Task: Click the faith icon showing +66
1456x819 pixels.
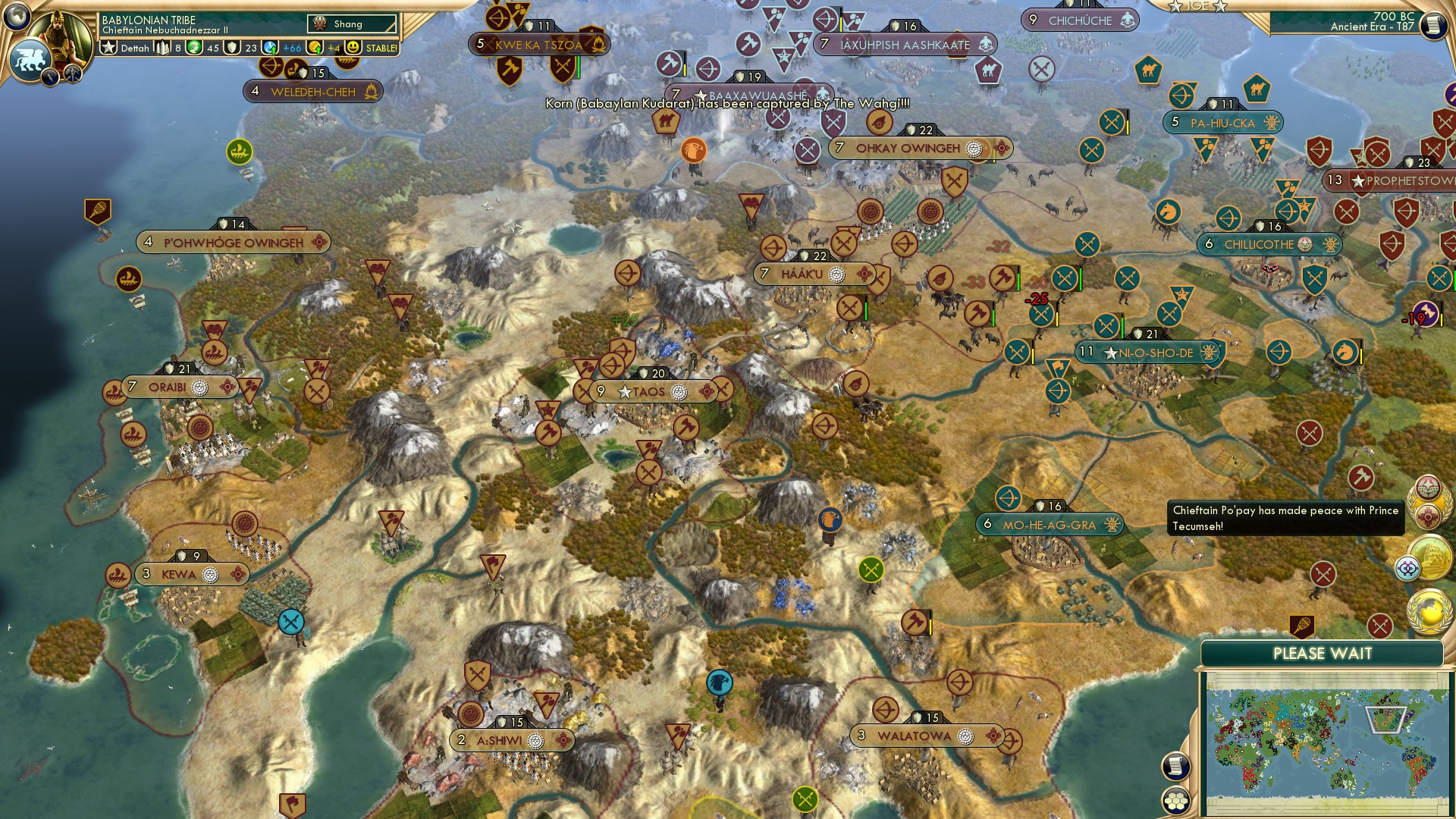Action: click(271, 48)
